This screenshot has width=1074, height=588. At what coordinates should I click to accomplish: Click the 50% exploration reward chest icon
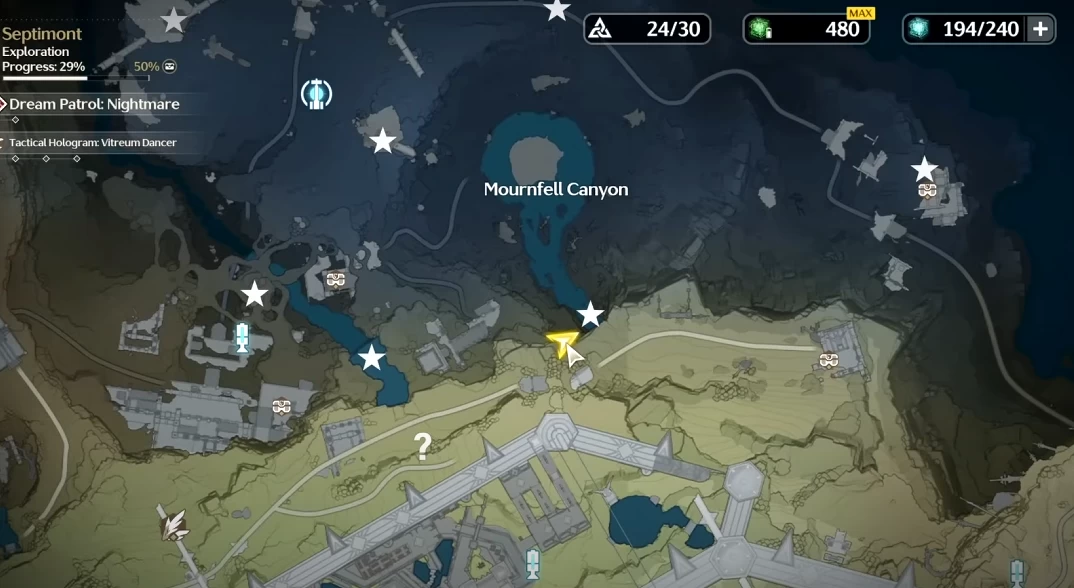pos(170,67)
